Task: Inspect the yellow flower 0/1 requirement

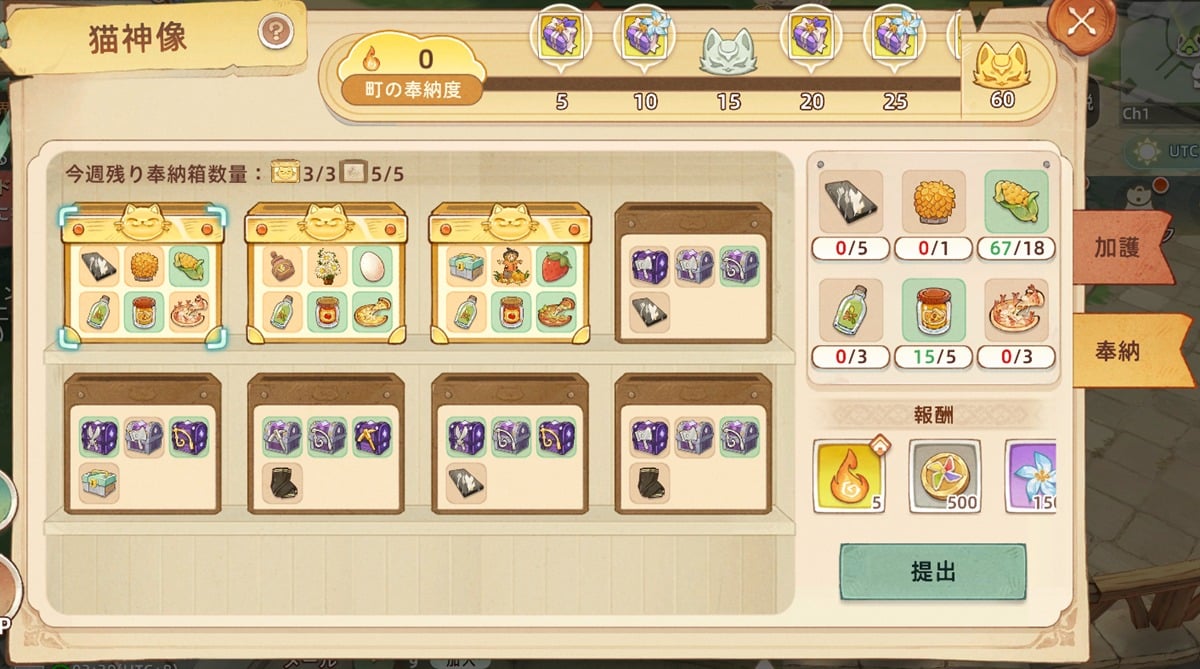Action: pos(933,202)
